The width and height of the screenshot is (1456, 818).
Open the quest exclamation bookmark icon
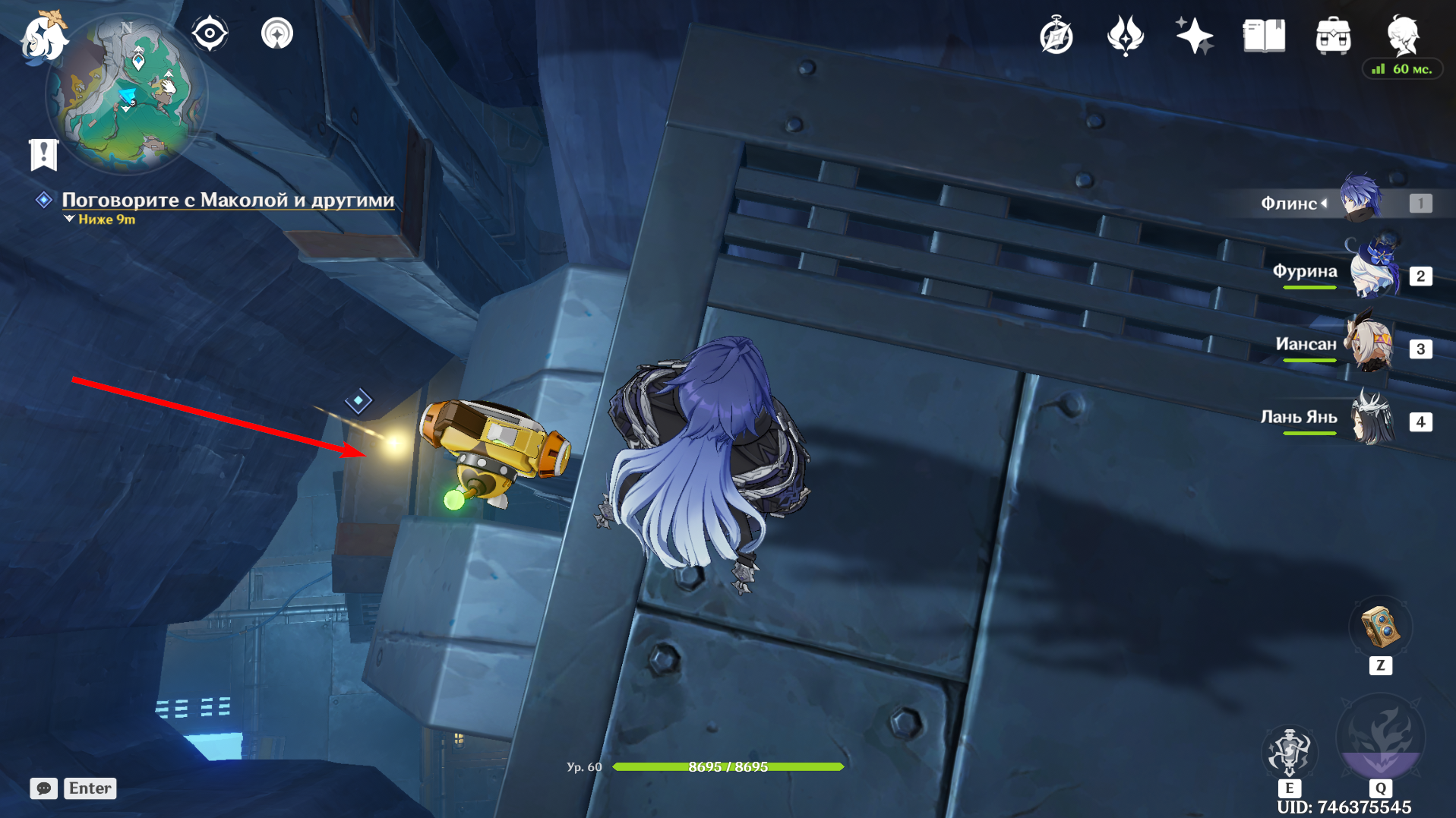pos(44,154)
